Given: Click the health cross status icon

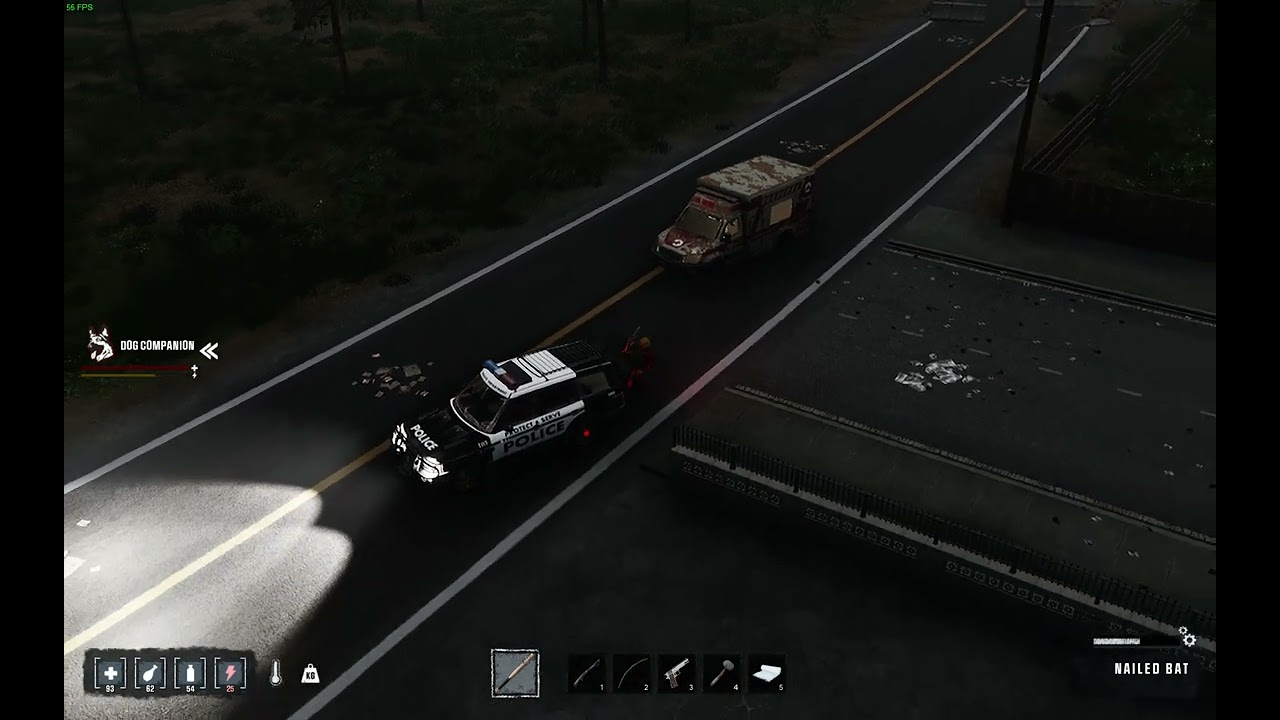Looking at the screenshot, I should click(x=110, y=673).
